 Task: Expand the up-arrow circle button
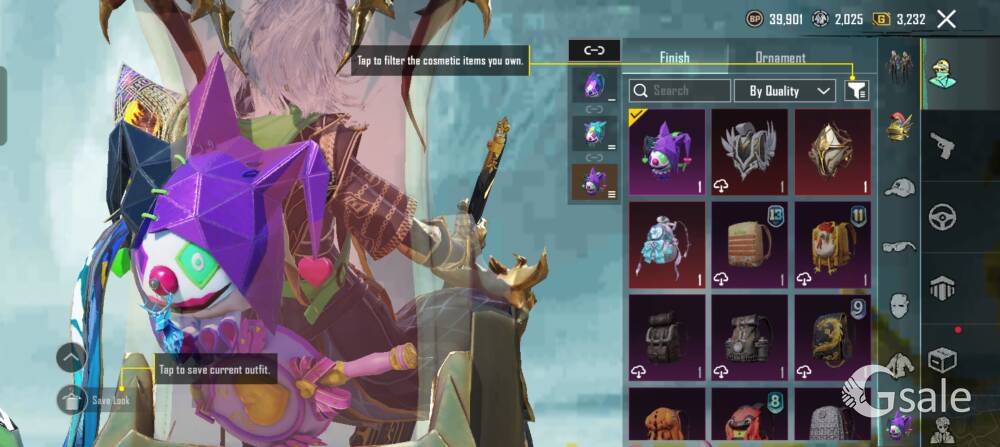pyautogui.click(x=71, y=357)
